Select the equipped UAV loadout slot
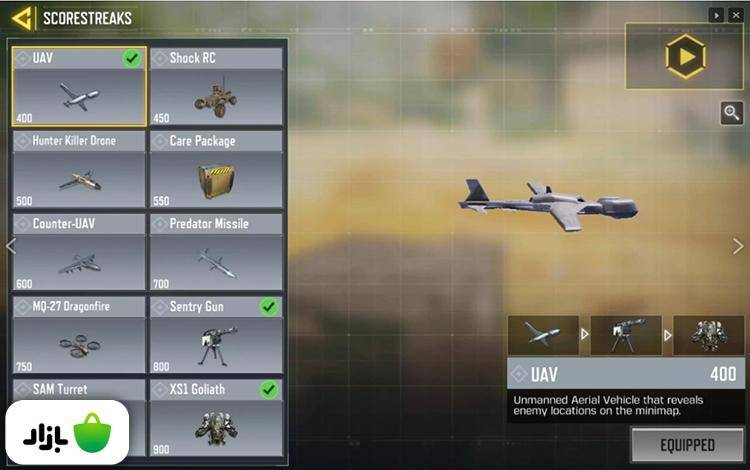The image size is (750, 470). 542,336
